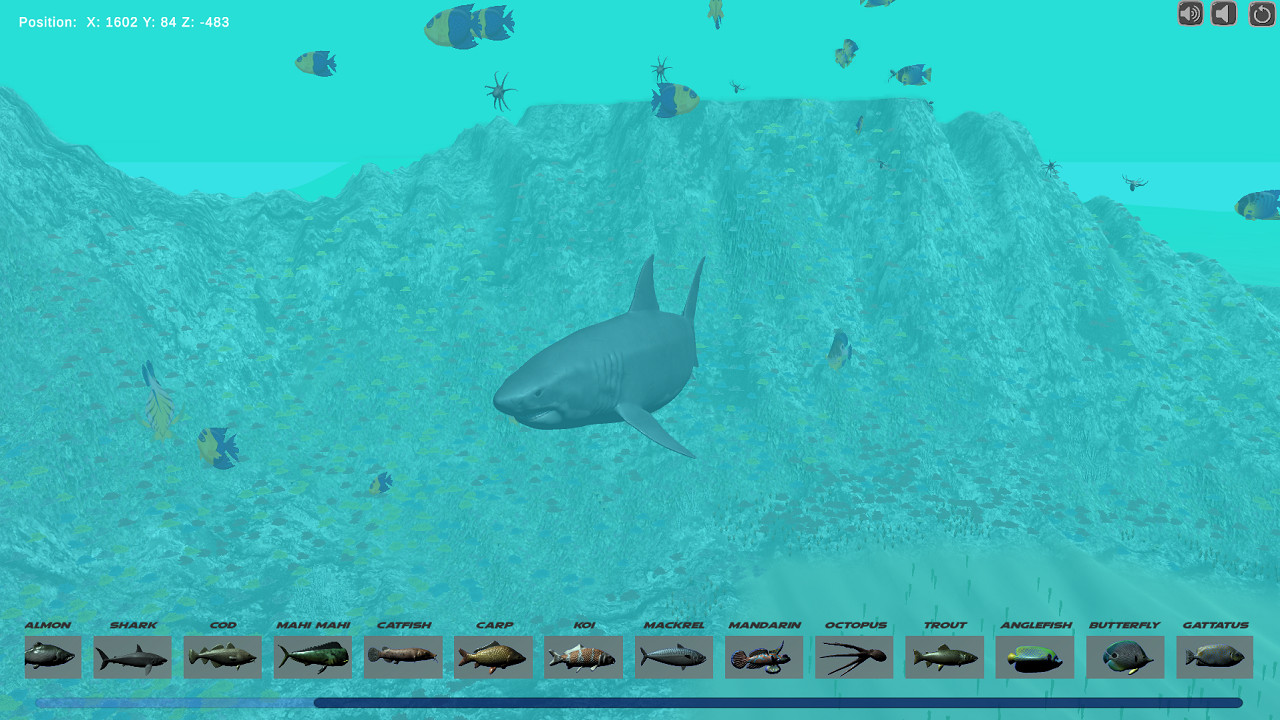The image size is (1280, 720).
Task: Select the Mackrel icon
Action: coord(673,657)
